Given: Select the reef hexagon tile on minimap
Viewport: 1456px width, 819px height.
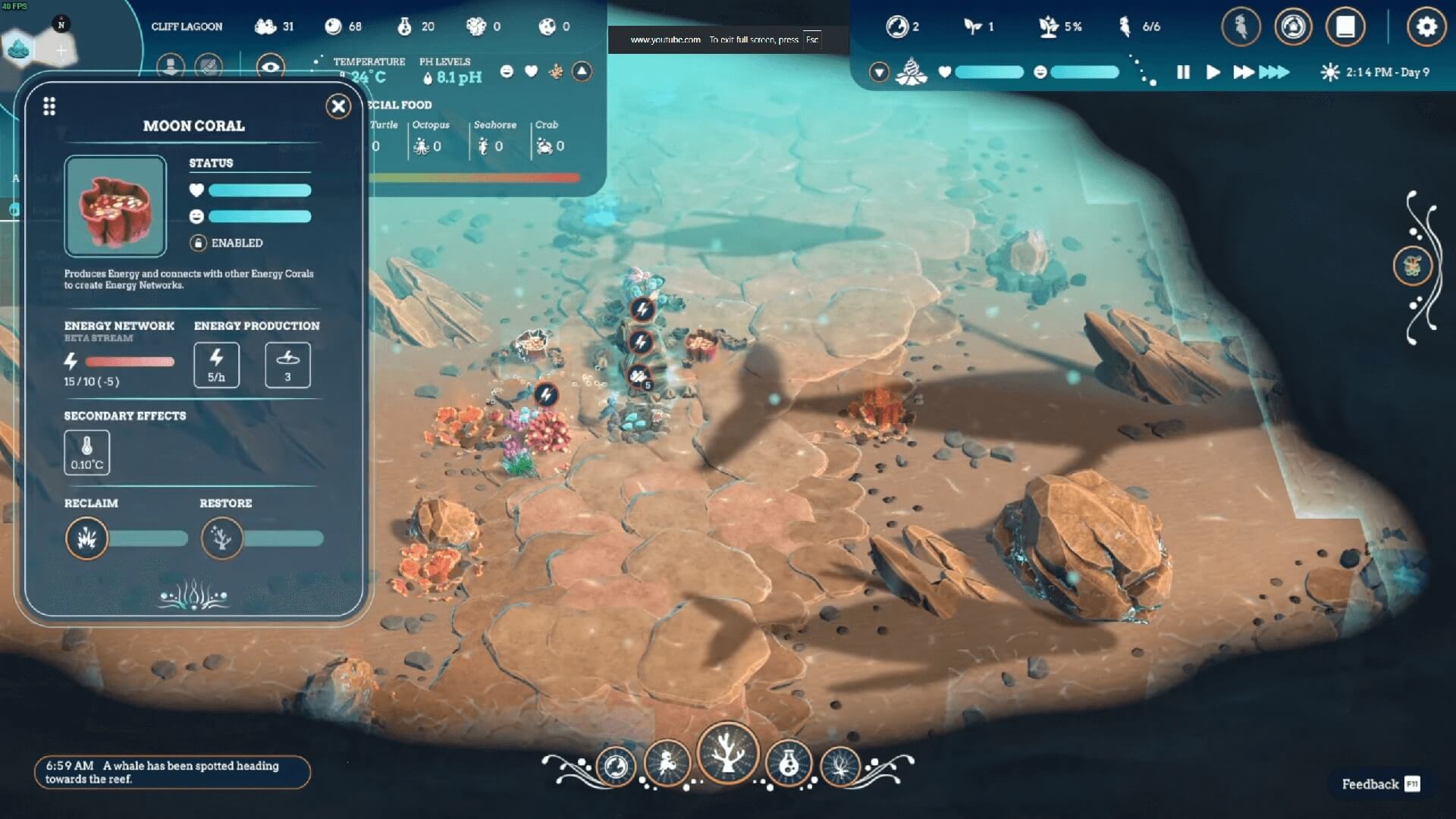Looking at the screenshot, I should (x=18, y=49).
